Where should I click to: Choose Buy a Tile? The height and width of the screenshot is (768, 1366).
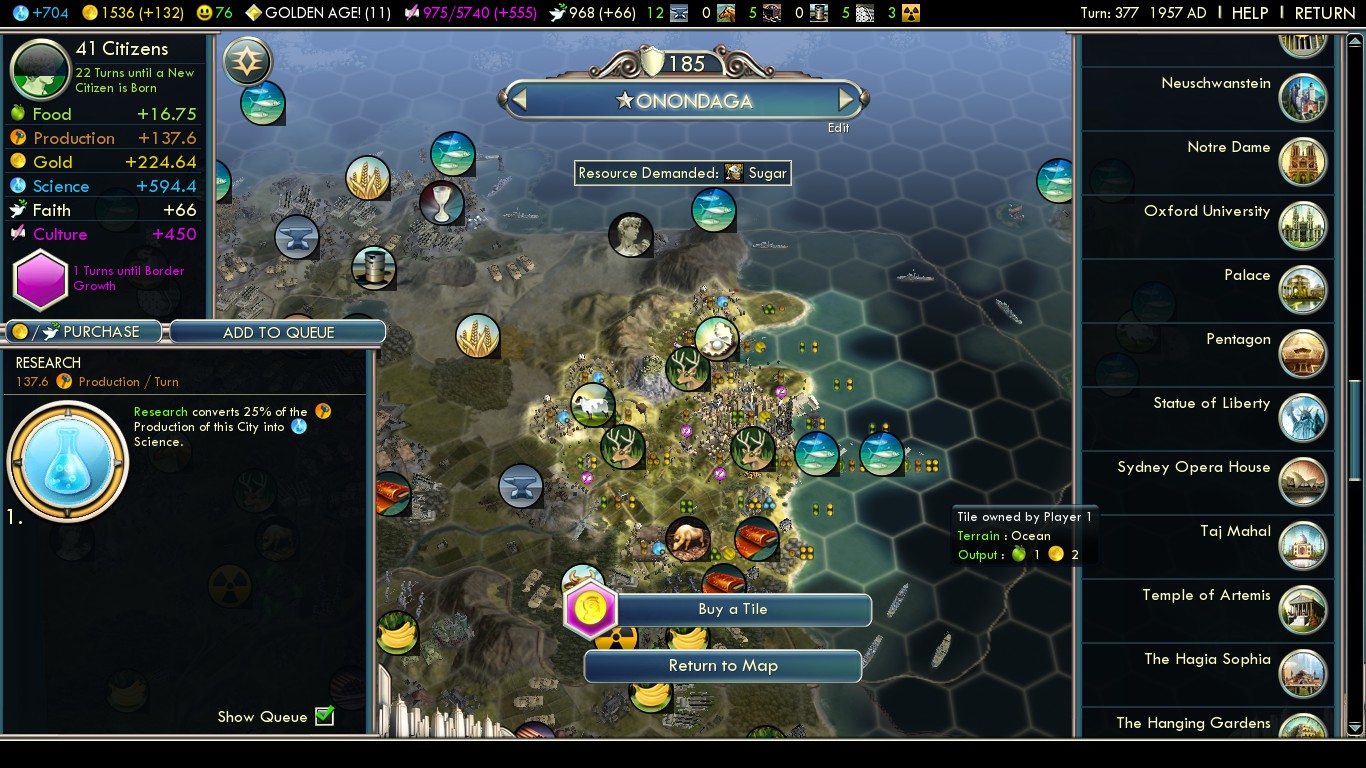point(732,609)
